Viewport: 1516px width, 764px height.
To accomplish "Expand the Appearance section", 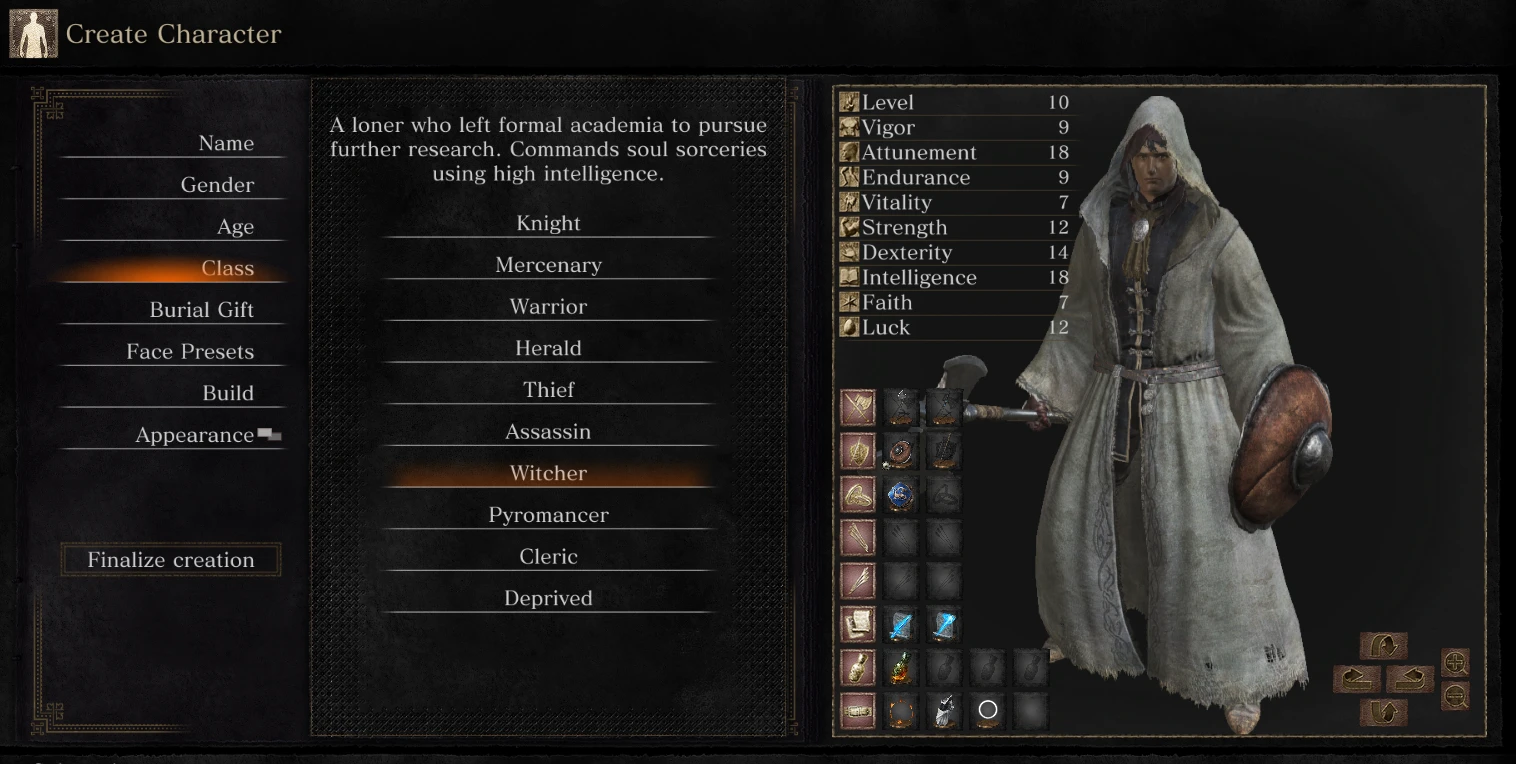I will (193, 434).
